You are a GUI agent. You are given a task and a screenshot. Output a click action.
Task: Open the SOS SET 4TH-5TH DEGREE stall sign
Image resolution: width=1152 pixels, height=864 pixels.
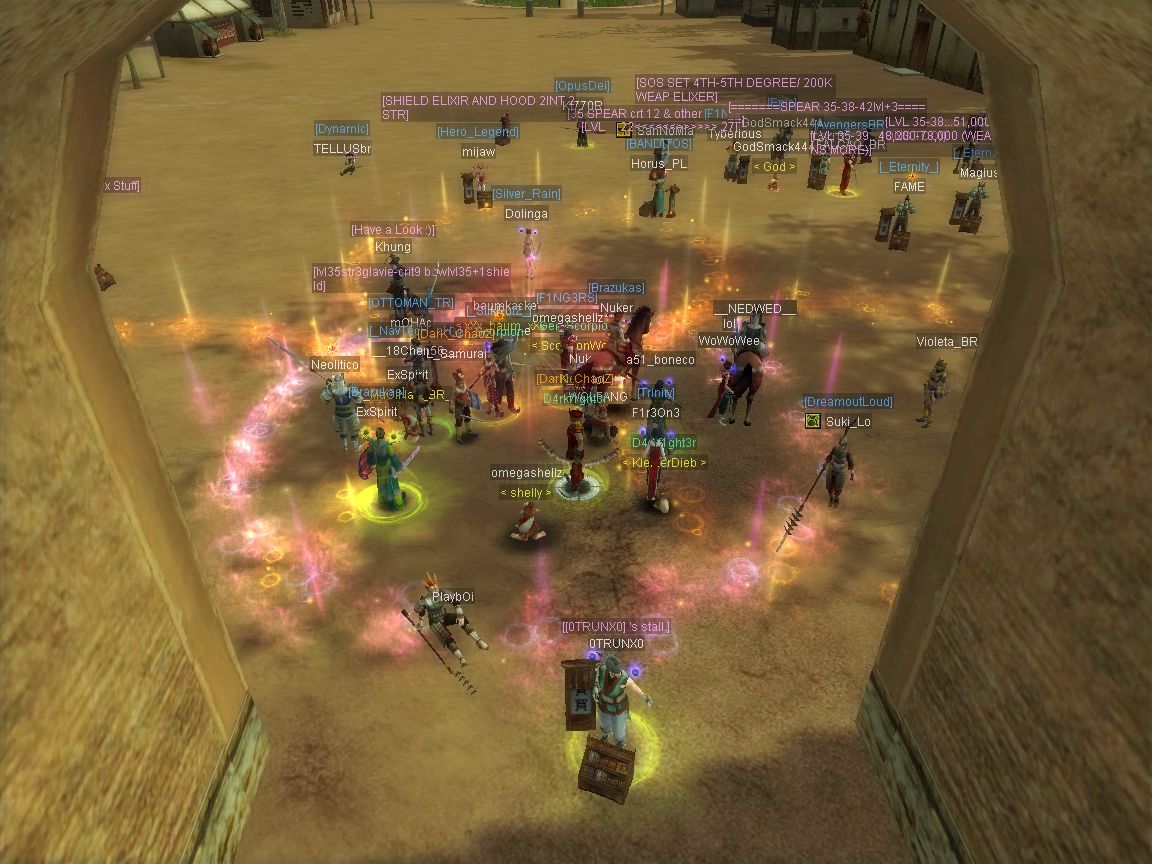(x=733, y=89)
